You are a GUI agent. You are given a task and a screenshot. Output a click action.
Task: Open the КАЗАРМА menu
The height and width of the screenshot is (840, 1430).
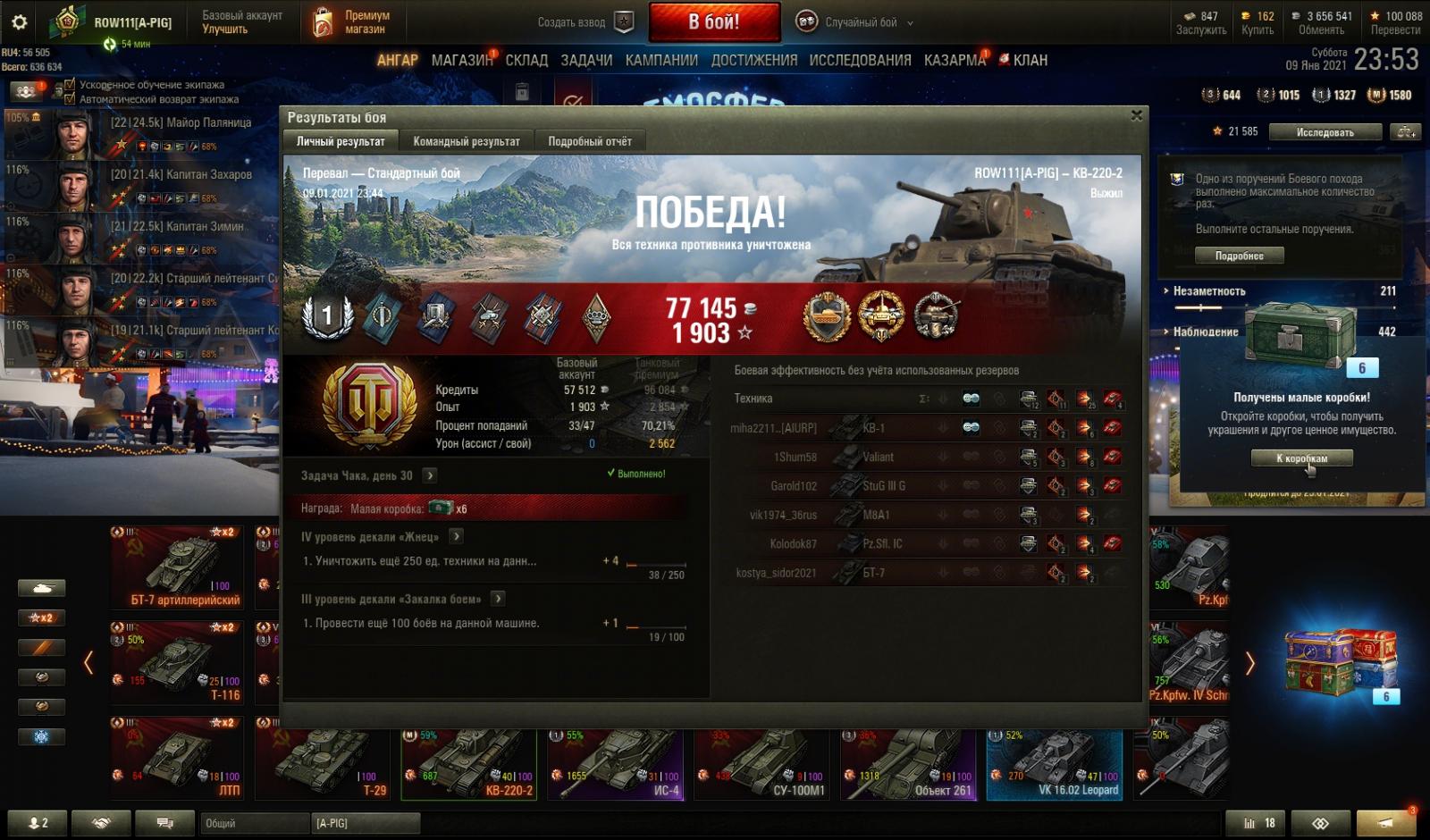click(955, 60)
